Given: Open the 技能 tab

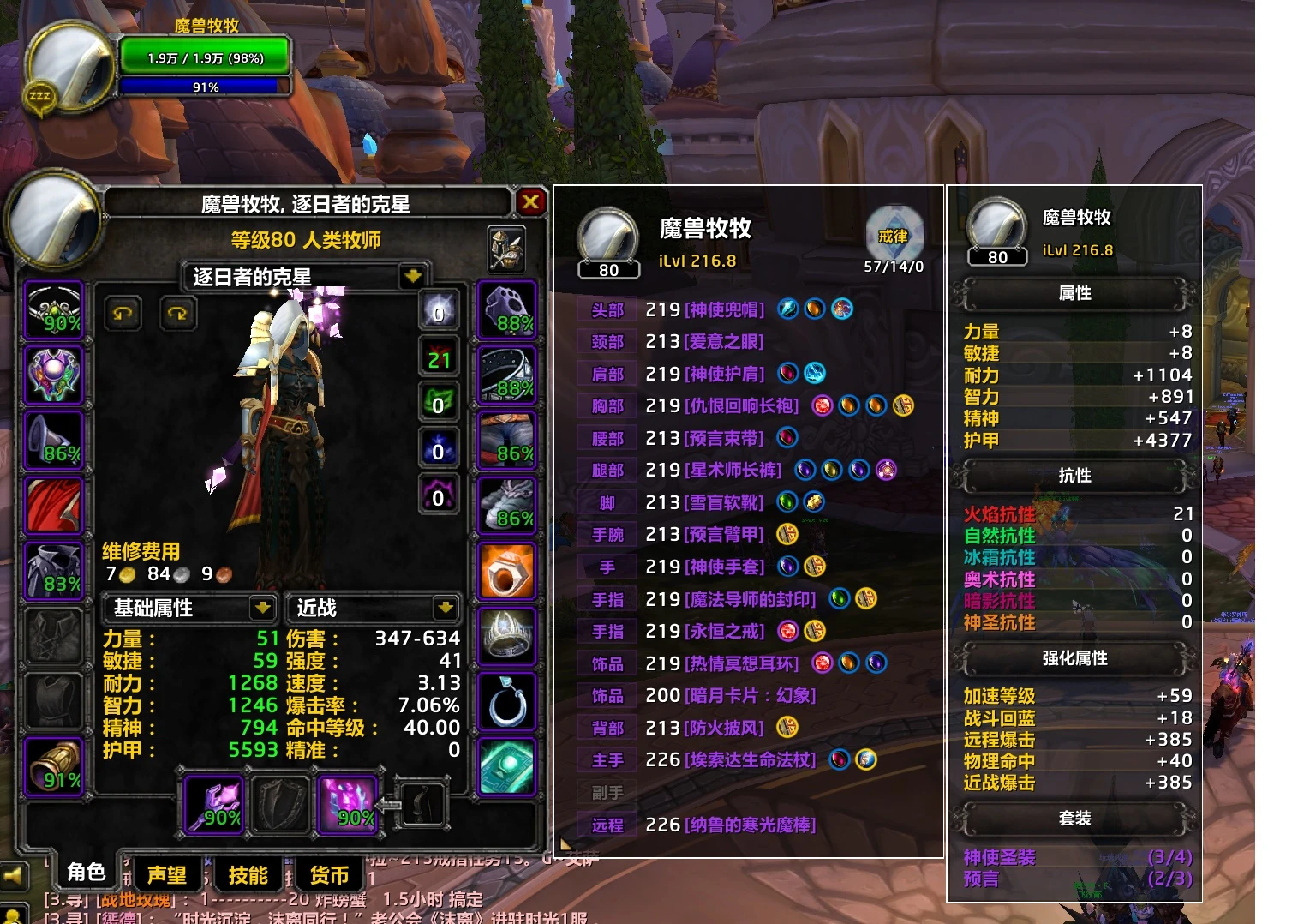Looking at the screenshot, I should coord(248,875).
